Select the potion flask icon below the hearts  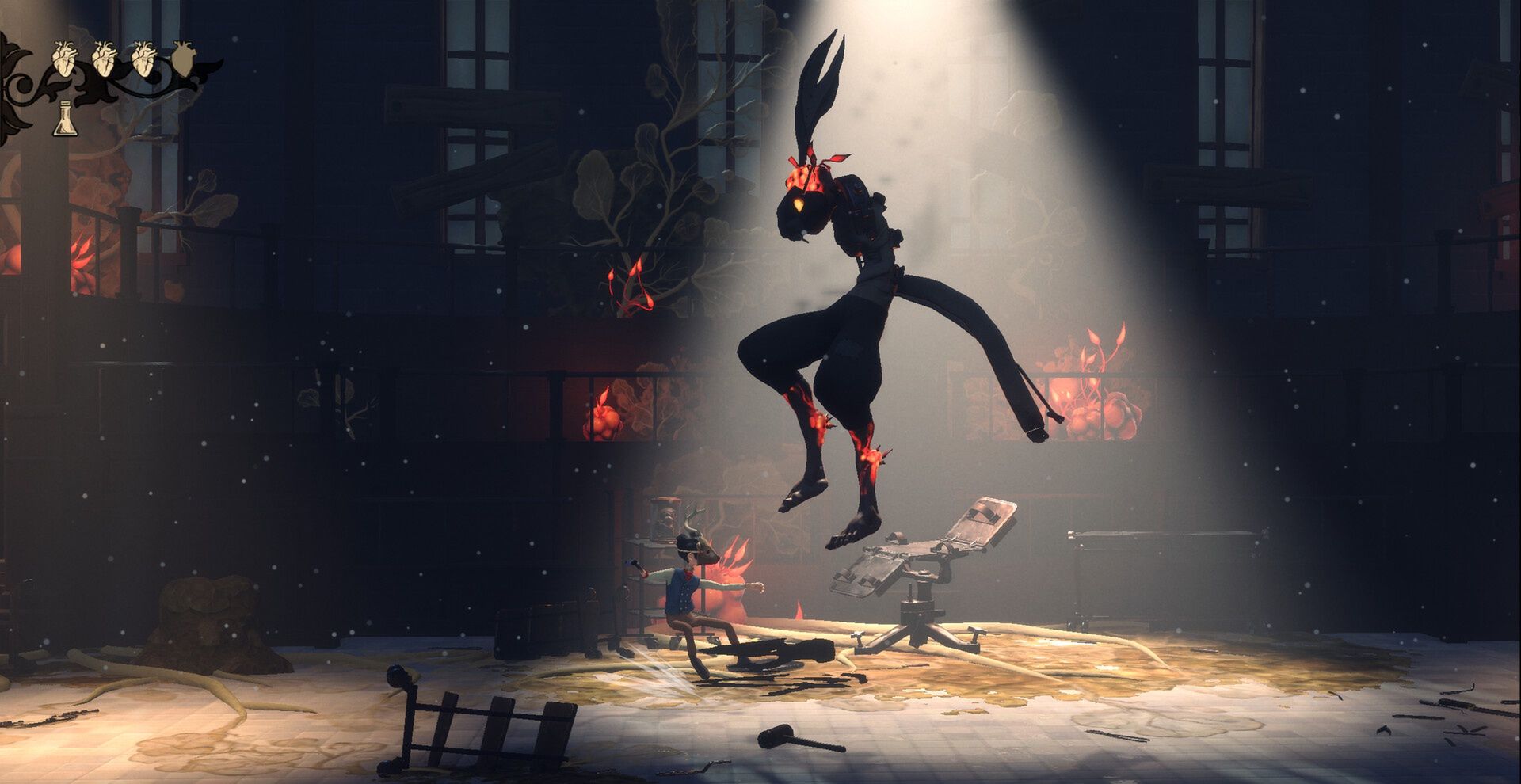coord(65,119)
